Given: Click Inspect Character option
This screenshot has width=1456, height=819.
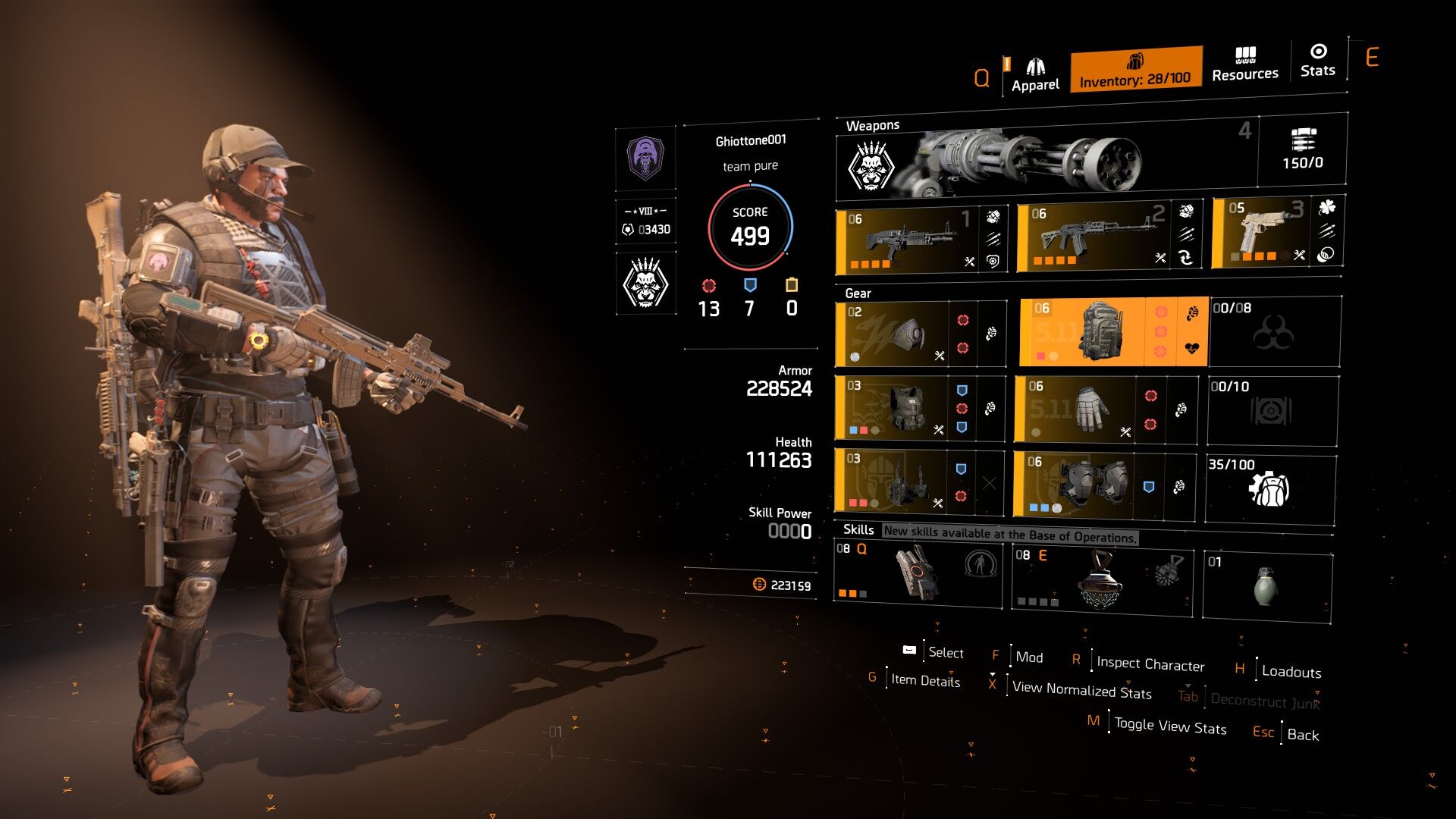Looking at the screenshot, I should pyautogui.click(x=1150, y=664).
